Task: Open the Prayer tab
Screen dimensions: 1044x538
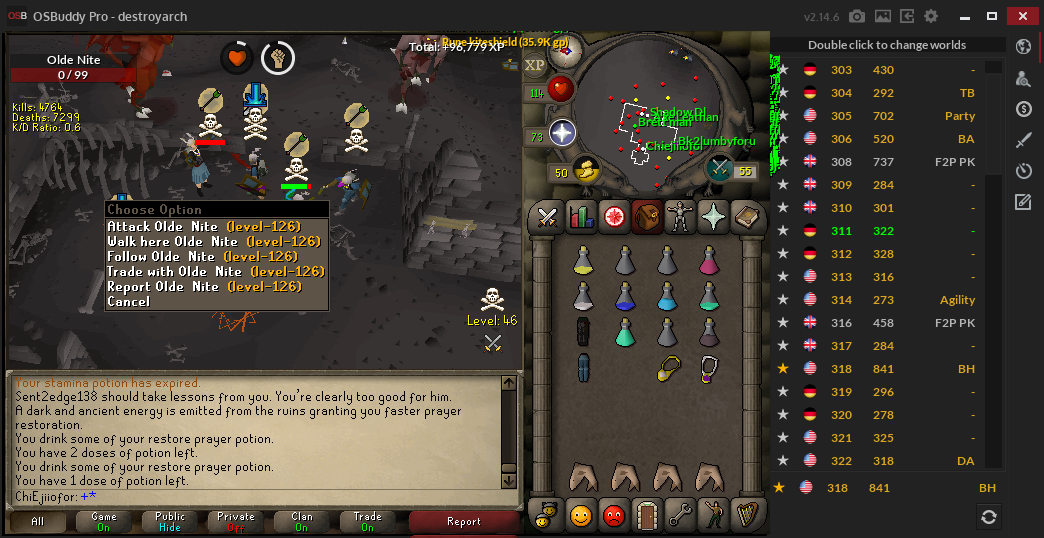Action: [x=714, y=216]
